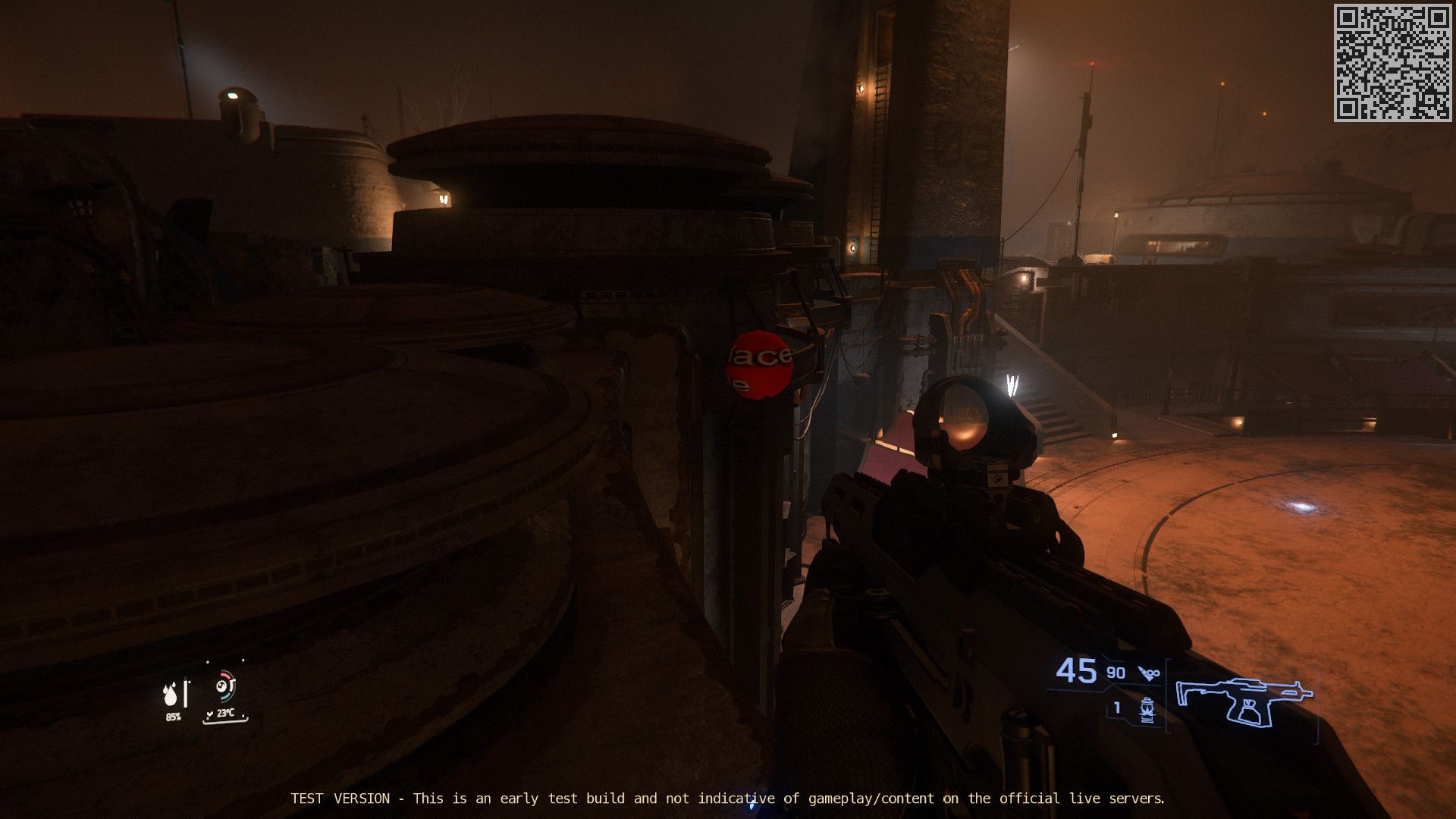
Task: Click the water droplet hydration icon
Action: pyautogui.click(x=171, y=694)
